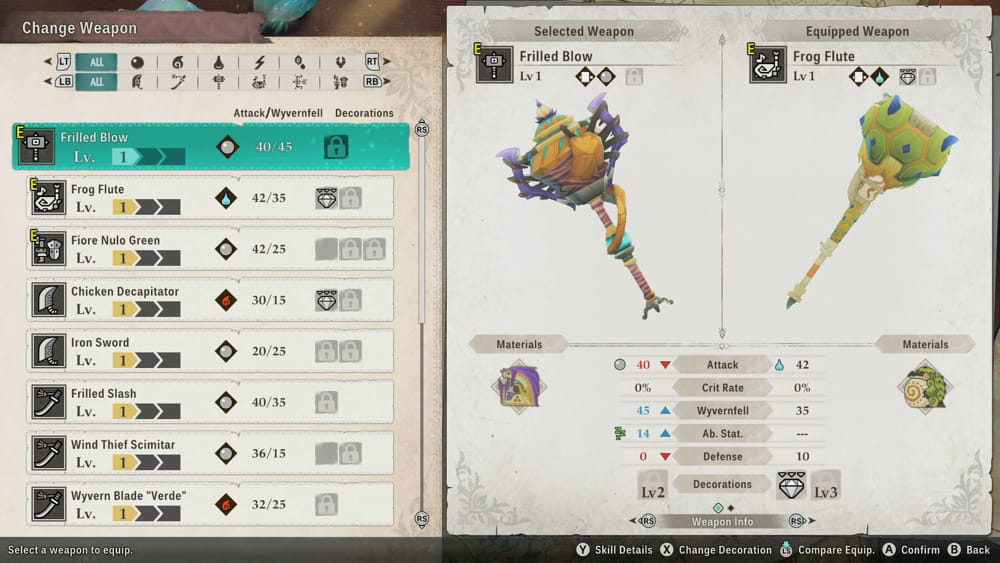
Task: Filter weapons by water droplet element
Action: [x=218, y=62]
